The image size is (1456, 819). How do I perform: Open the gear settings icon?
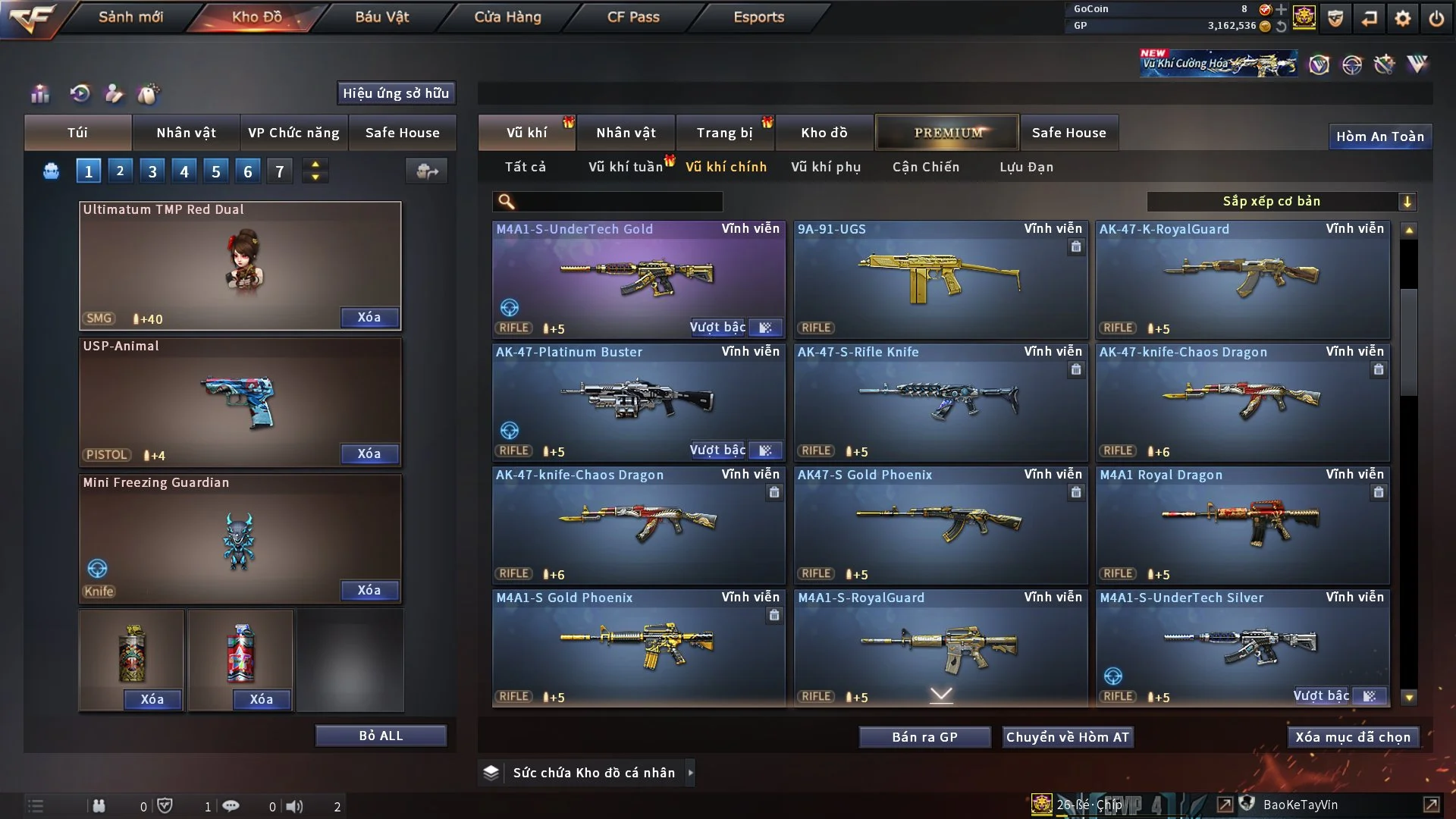[x=1402, y=18]
